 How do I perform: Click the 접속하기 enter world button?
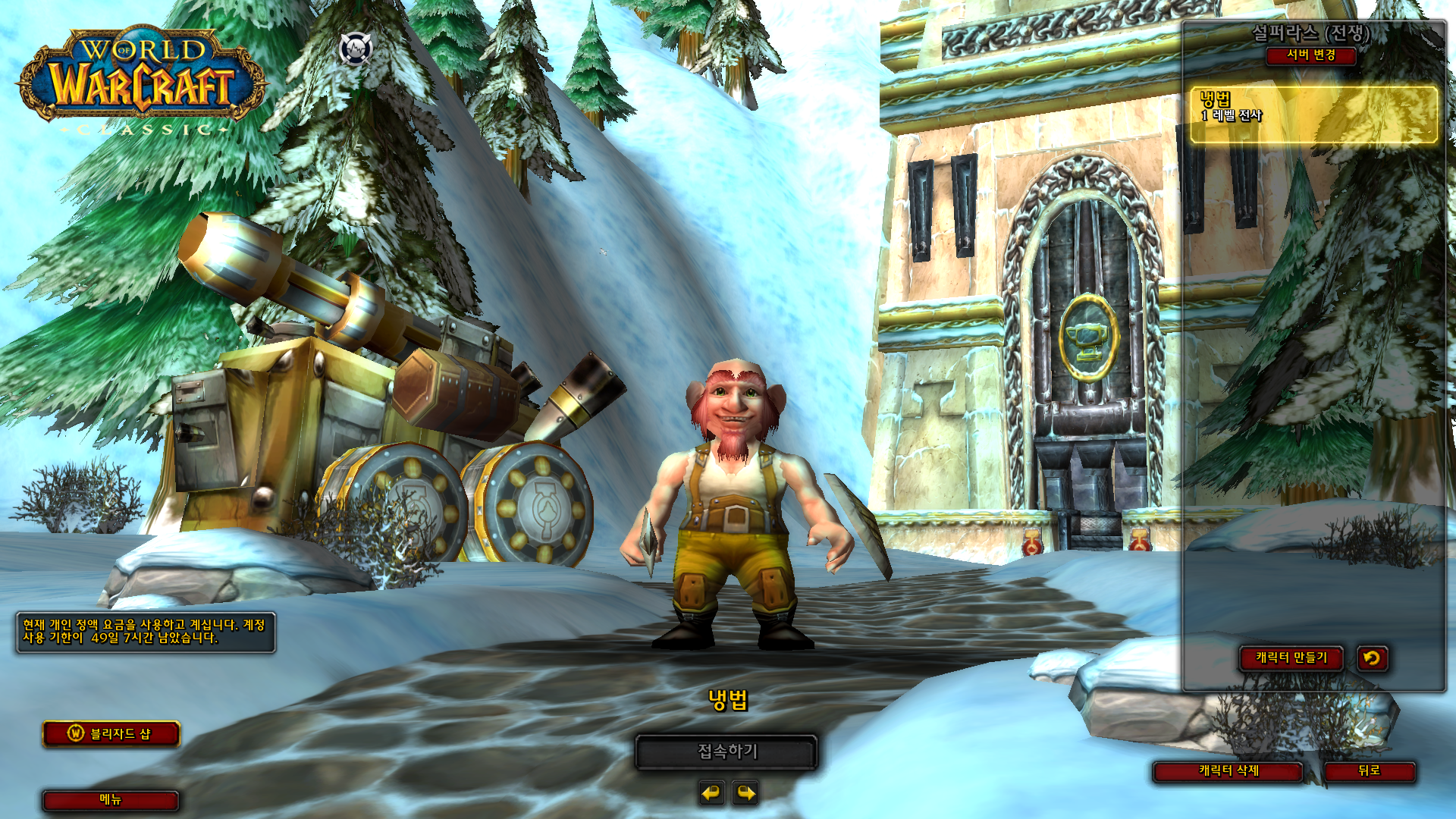726,752
